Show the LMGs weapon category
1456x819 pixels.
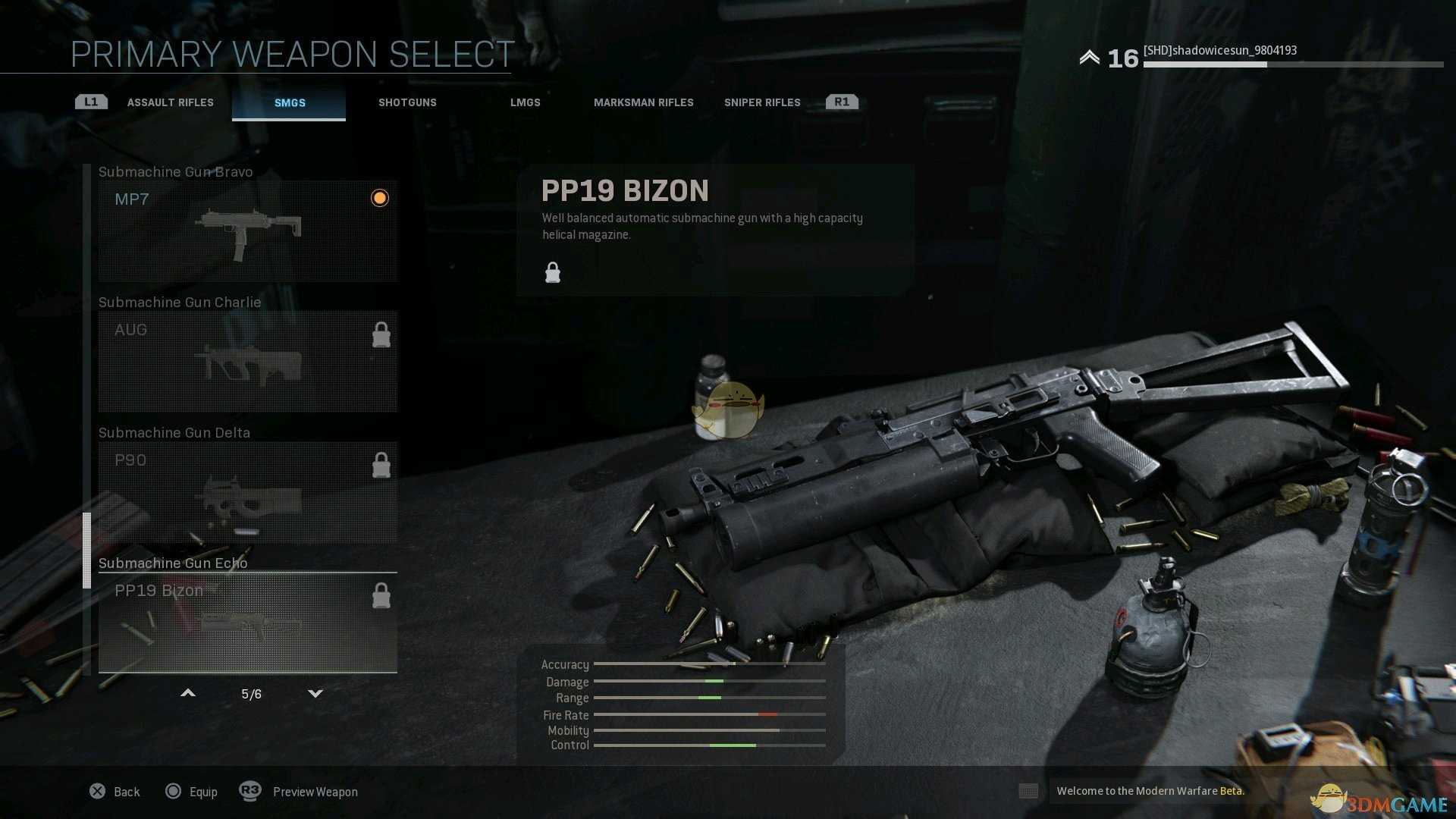[525, 102]
